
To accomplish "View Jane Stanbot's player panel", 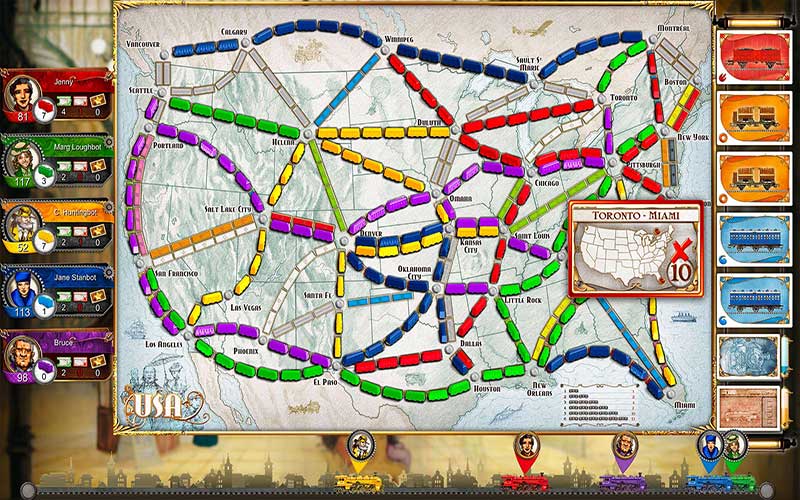I will (57, 291).
